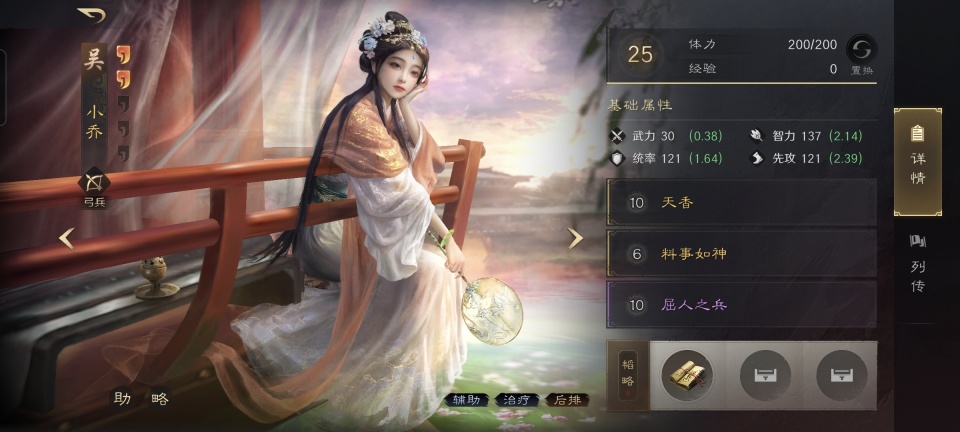Open the 助 button
The width and height of the screenshot is (960, 432).
(122, 398)
